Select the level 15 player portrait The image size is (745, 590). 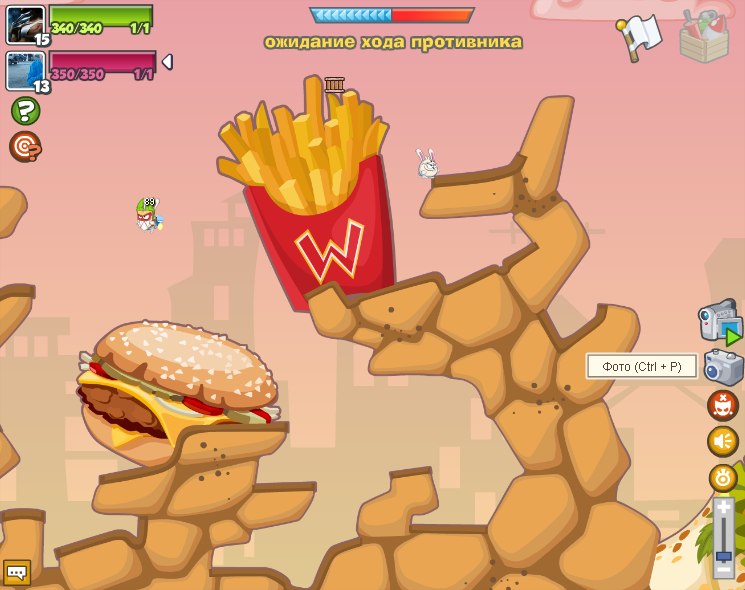tap(25, 24)
